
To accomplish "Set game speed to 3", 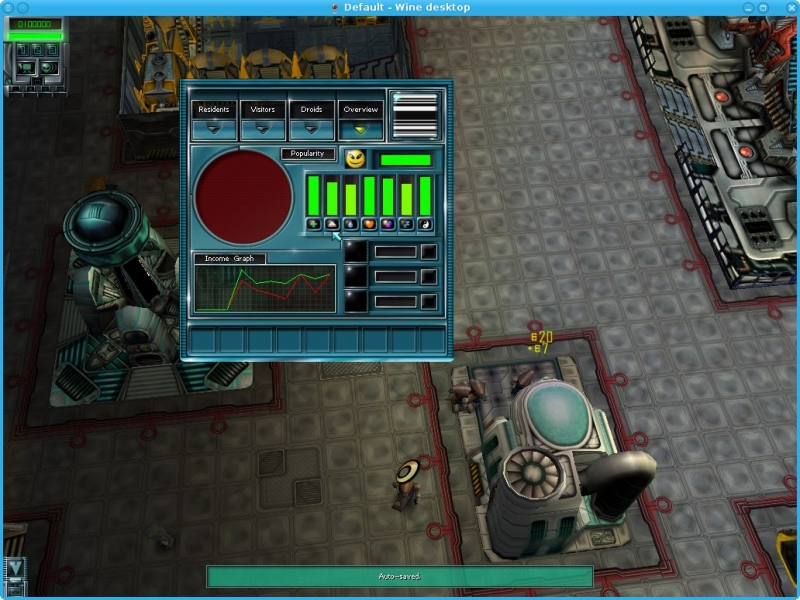I will 51,49.
